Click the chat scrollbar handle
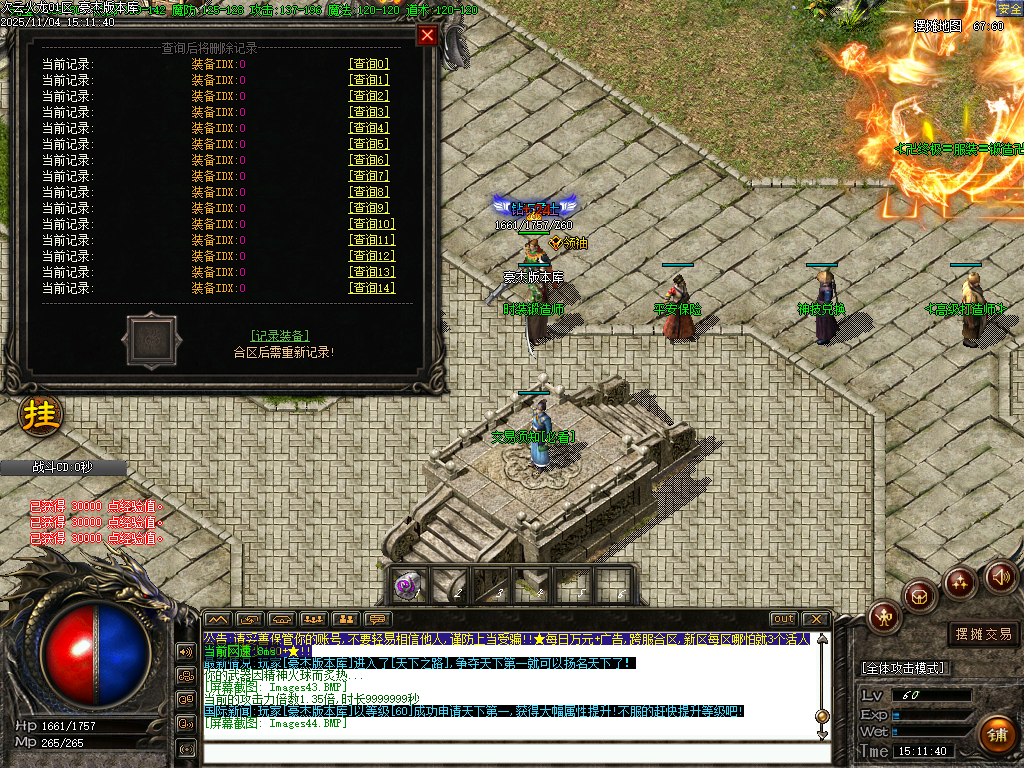Viewport: 1024px width, 768px height. [x=822, y=716]
